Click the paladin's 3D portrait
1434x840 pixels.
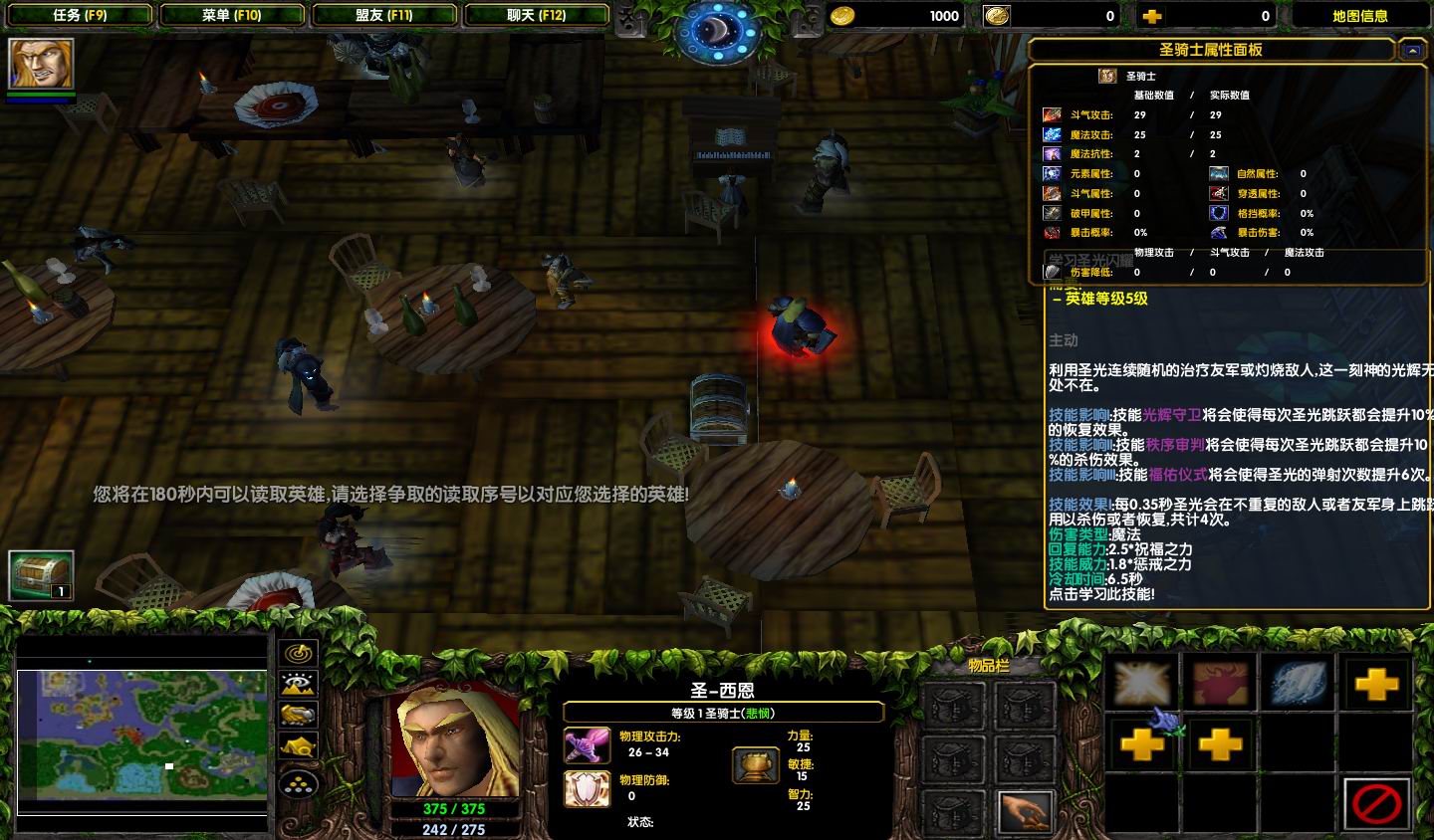pos(457,741)
